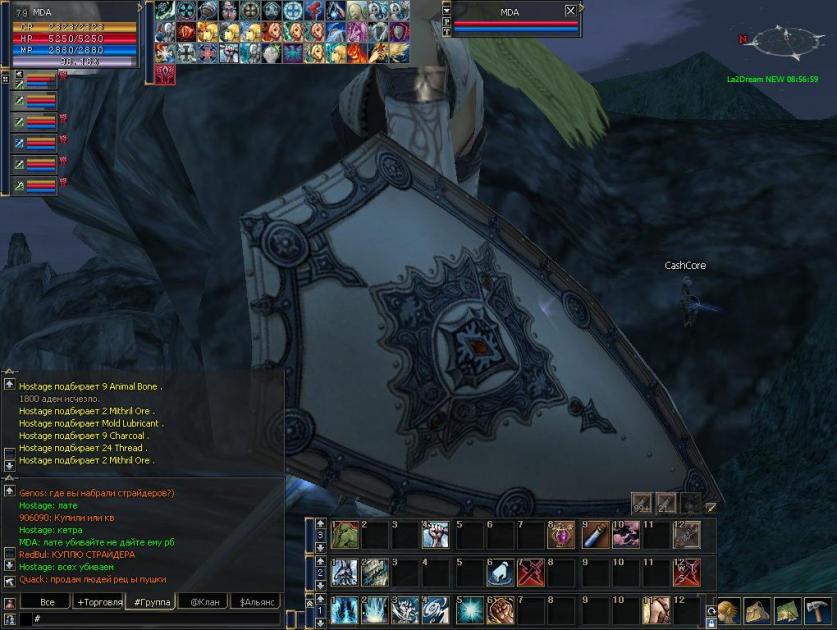Switch to the Все chat tab
Viewport: 837px width, 630px height.
(x=47, y=602)
